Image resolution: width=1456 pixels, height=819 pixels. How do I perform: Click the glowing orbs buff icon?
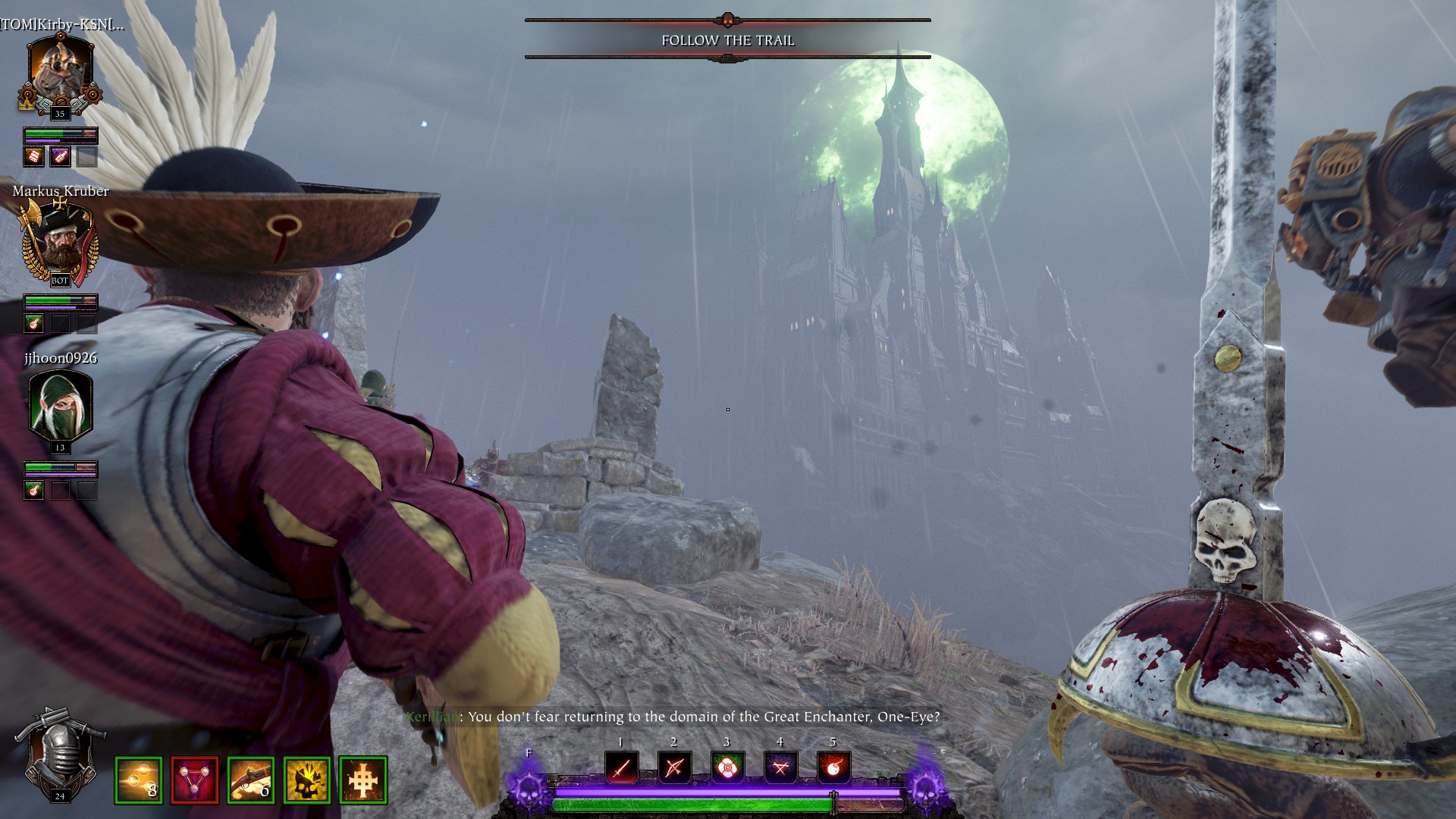click(x=138, y=780)
